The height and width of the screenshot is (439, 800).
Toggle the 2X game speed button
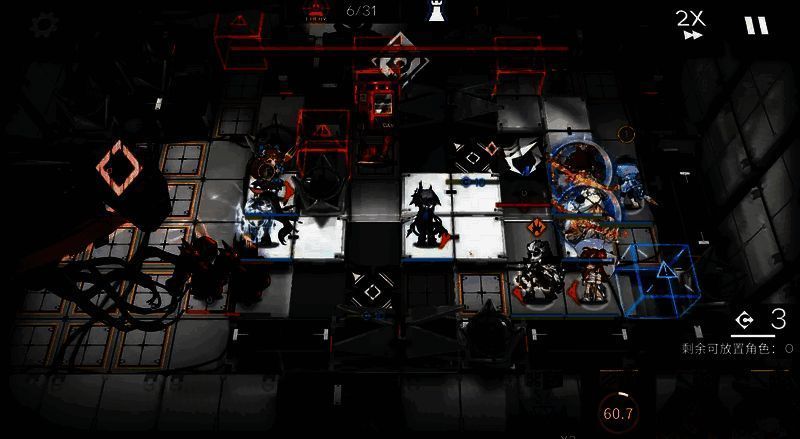[x=691, y=24]
